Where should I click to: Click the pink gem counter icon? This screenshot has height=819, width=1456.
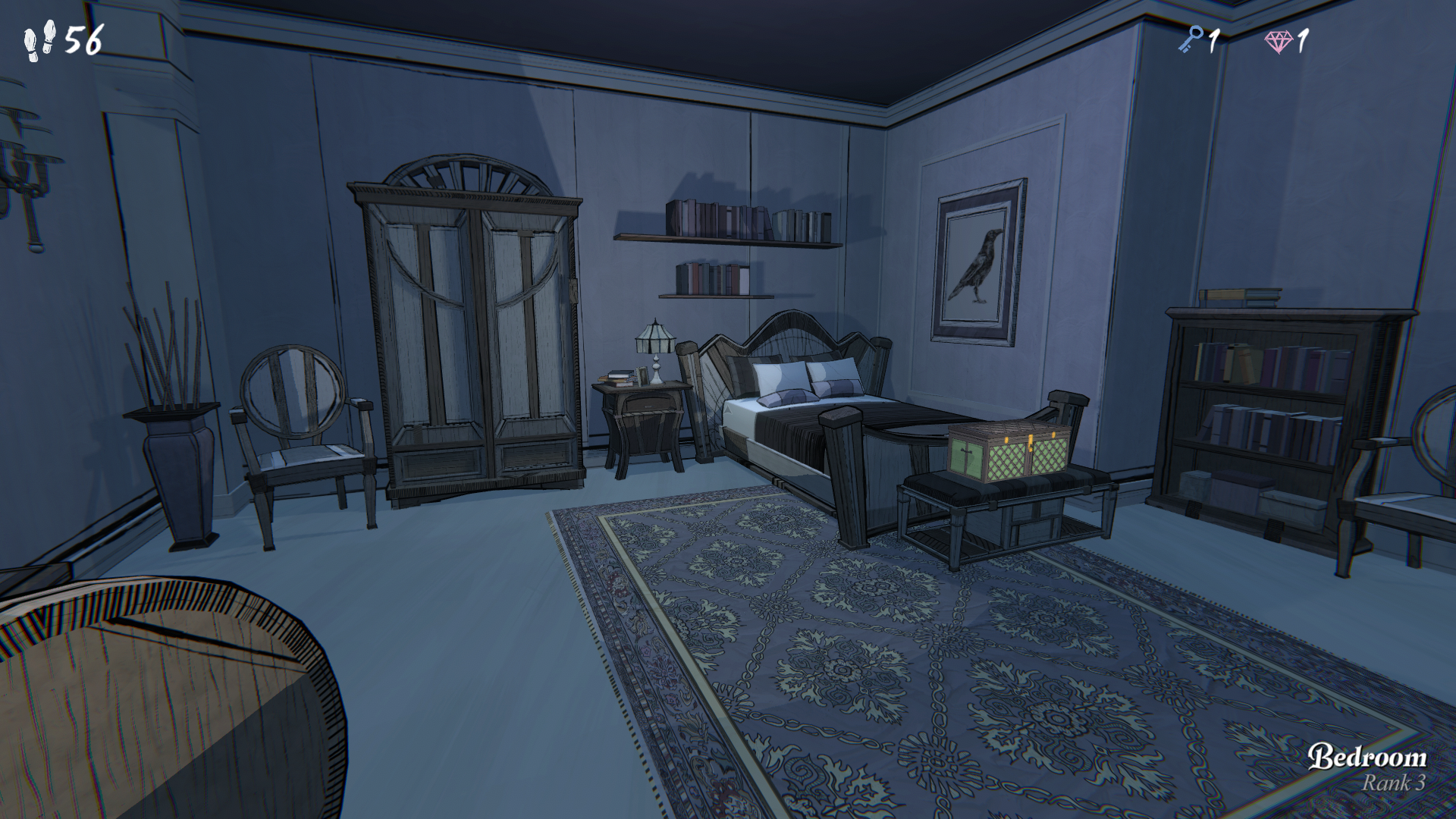tap(1280, 40)
